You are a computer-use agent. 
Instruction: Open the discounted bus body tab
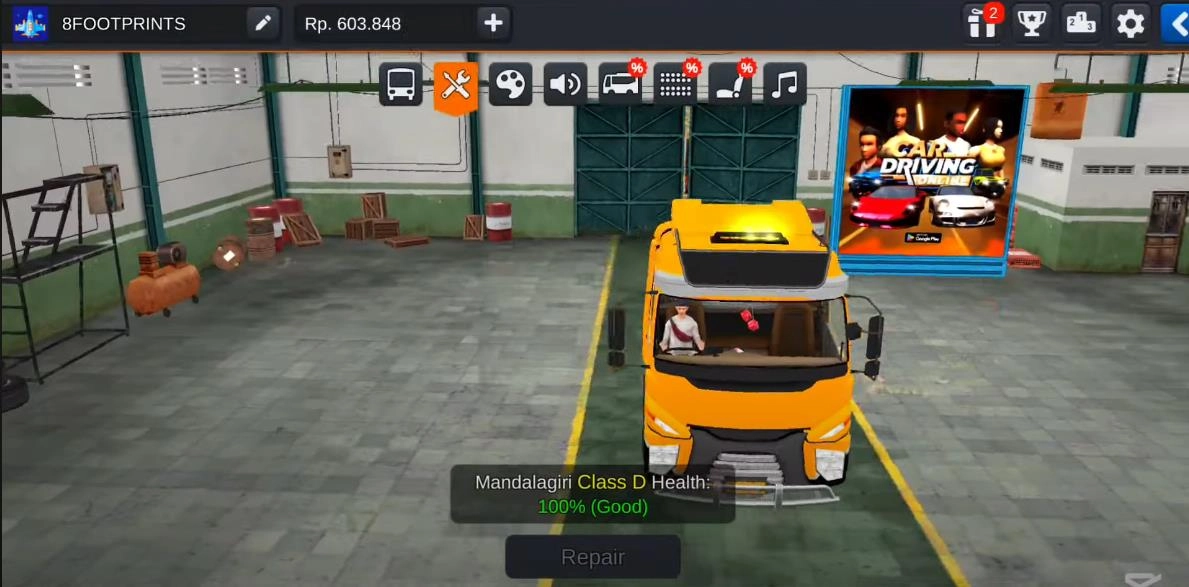[620, 84]
